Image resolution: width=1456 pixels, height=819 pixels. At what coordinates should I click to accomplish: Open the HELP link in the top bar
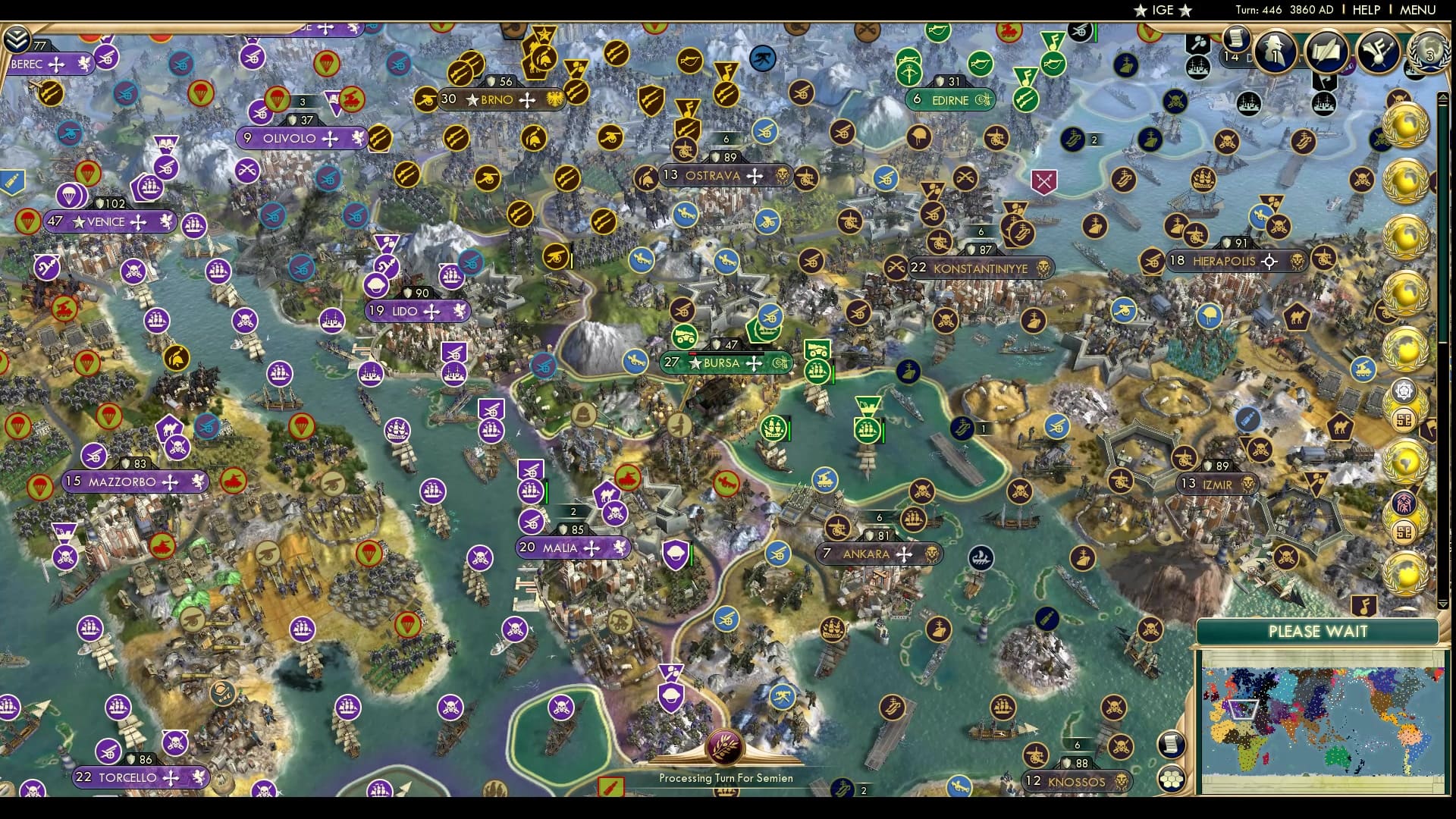tap(1366, 10)
